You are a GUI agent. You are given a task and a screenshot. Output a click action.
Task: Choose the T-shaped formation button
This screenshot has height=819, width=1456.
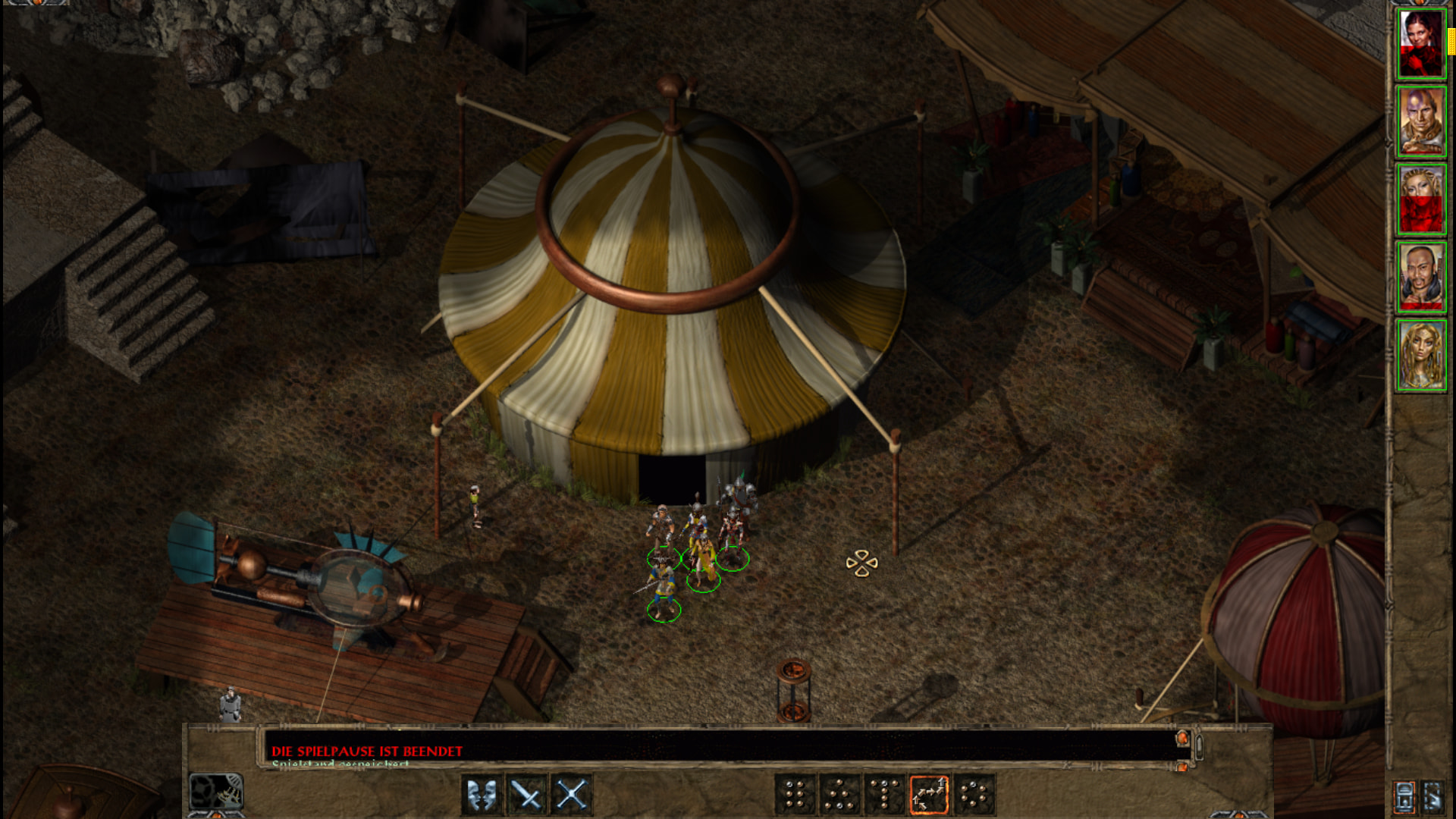coord(884,795)
